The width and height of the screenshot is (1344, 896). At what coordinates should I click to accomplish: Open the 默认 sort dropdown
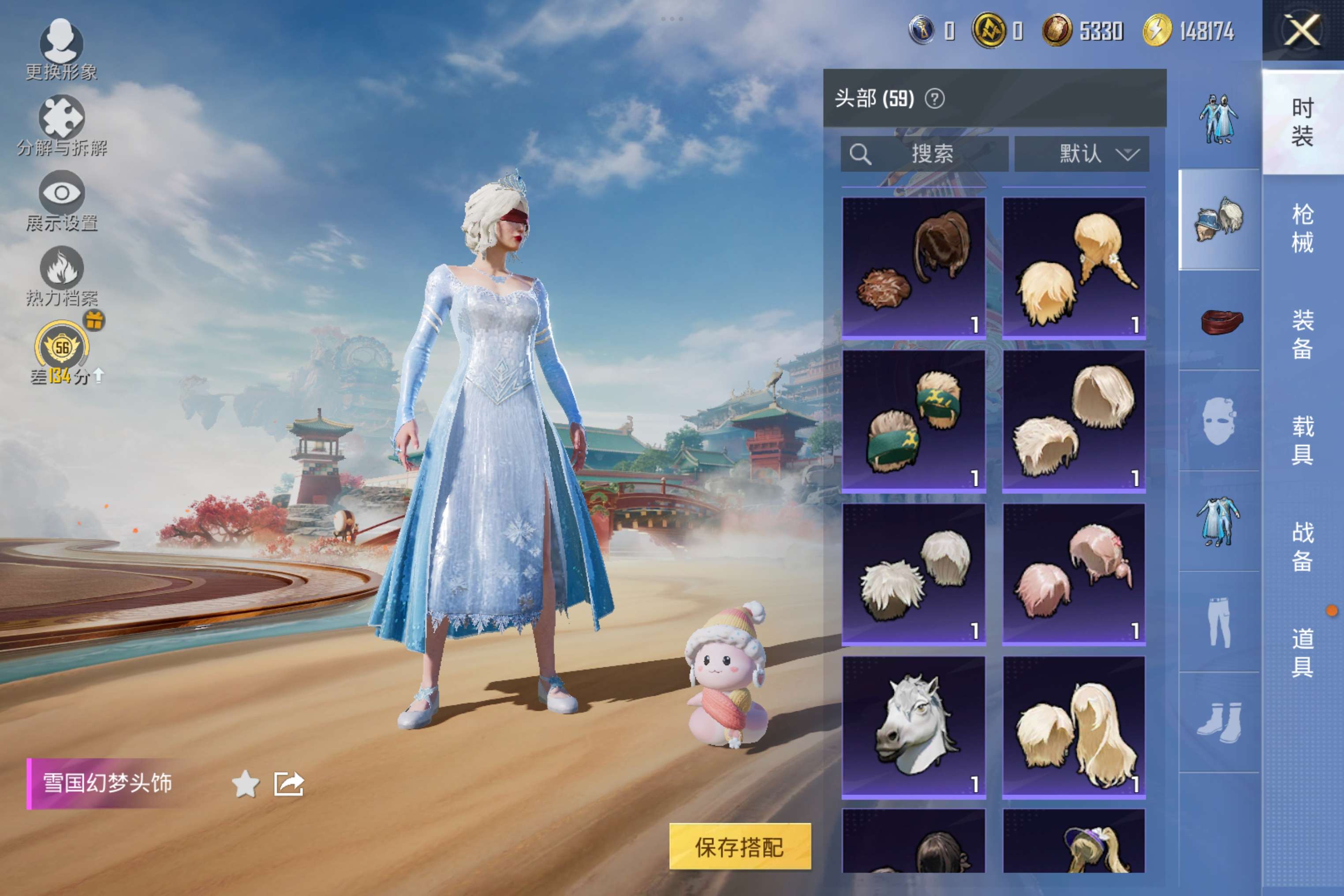[1081, 154]
